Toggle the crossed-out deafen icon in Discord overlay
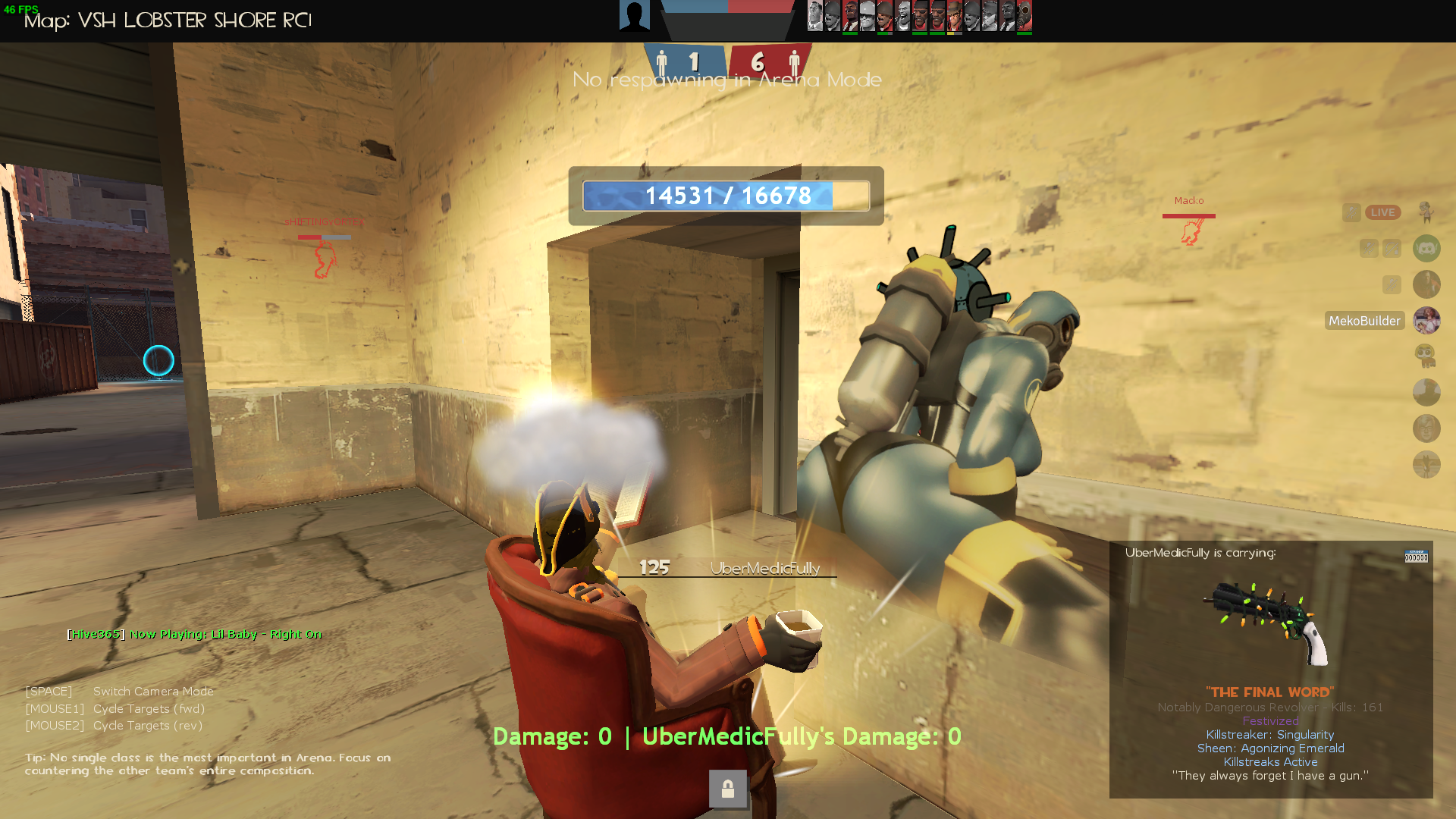Image resolution: width=1456 pixels, height=819 pixels. [1392, 249]
